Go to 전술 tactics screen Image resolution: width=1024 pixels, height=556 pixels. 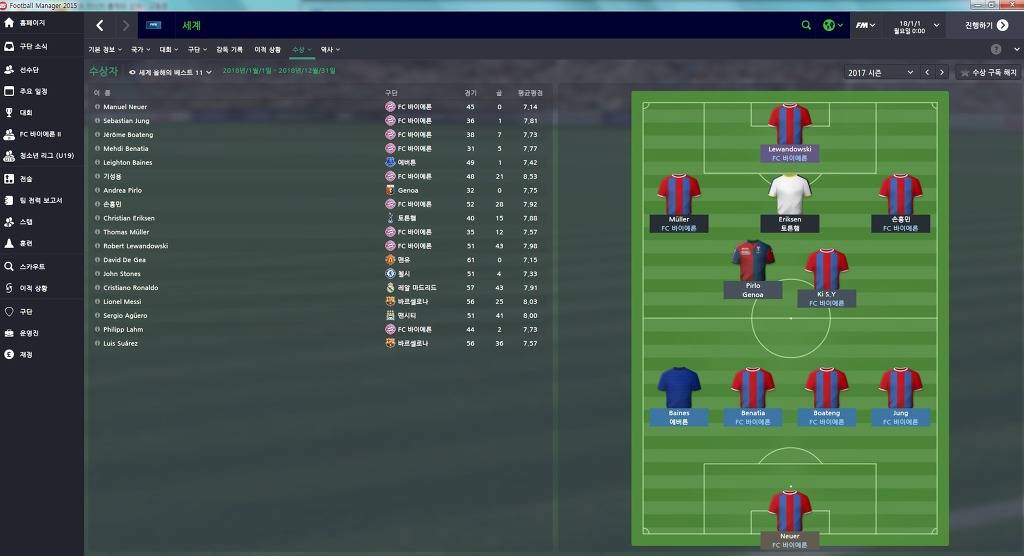26,179
